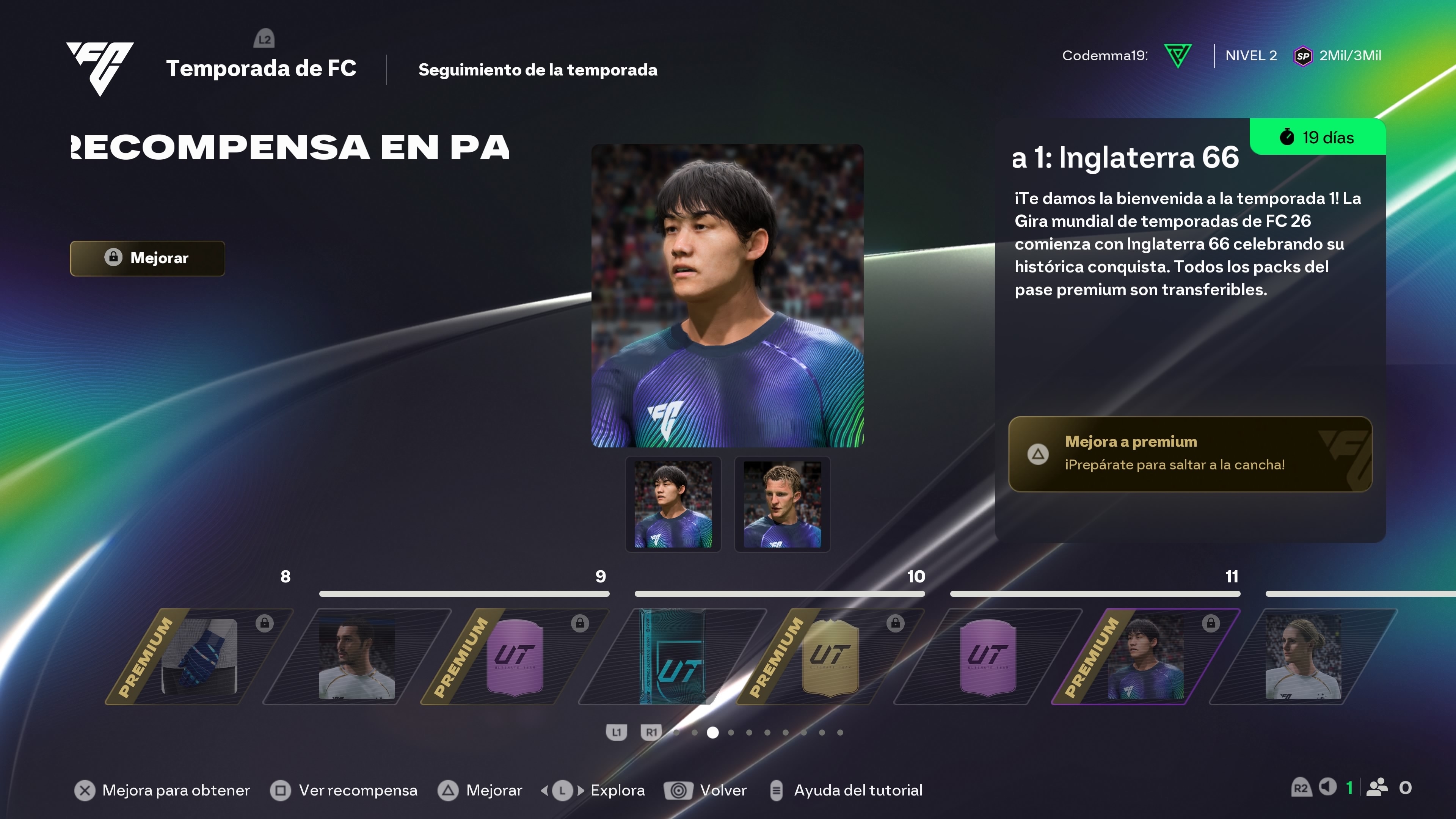Open Ayuda del tutorial
The image size is (1456, 819).
pyautogui.click(x=846, y=790)
